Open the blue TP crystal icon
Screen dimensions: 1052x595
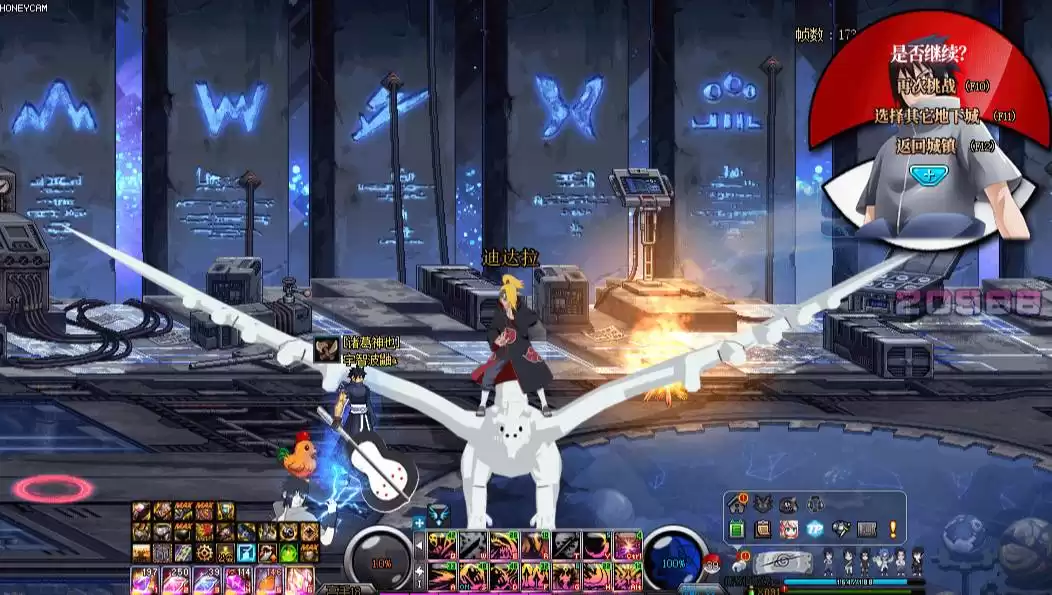(x=815, y=529)
